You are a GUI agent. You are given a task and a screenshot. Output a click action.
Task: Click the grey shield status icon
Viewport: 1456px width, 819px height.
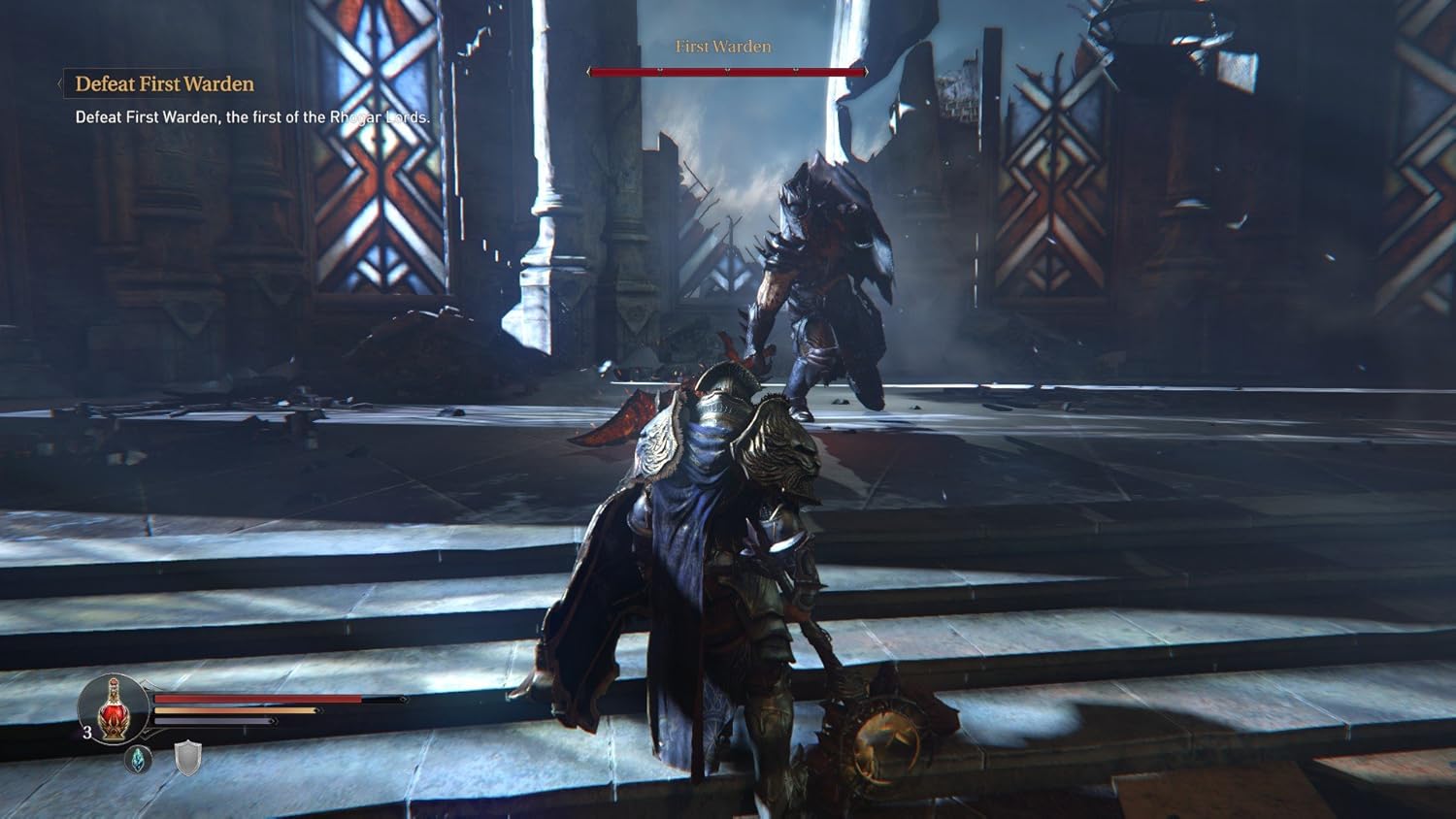[187, 758]
